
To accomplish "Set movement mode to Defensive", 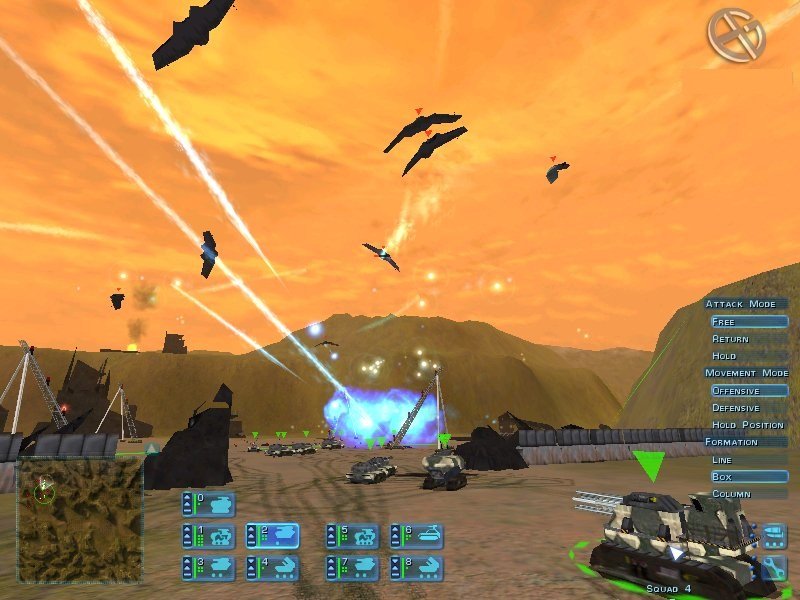I will tap(748, 408).
